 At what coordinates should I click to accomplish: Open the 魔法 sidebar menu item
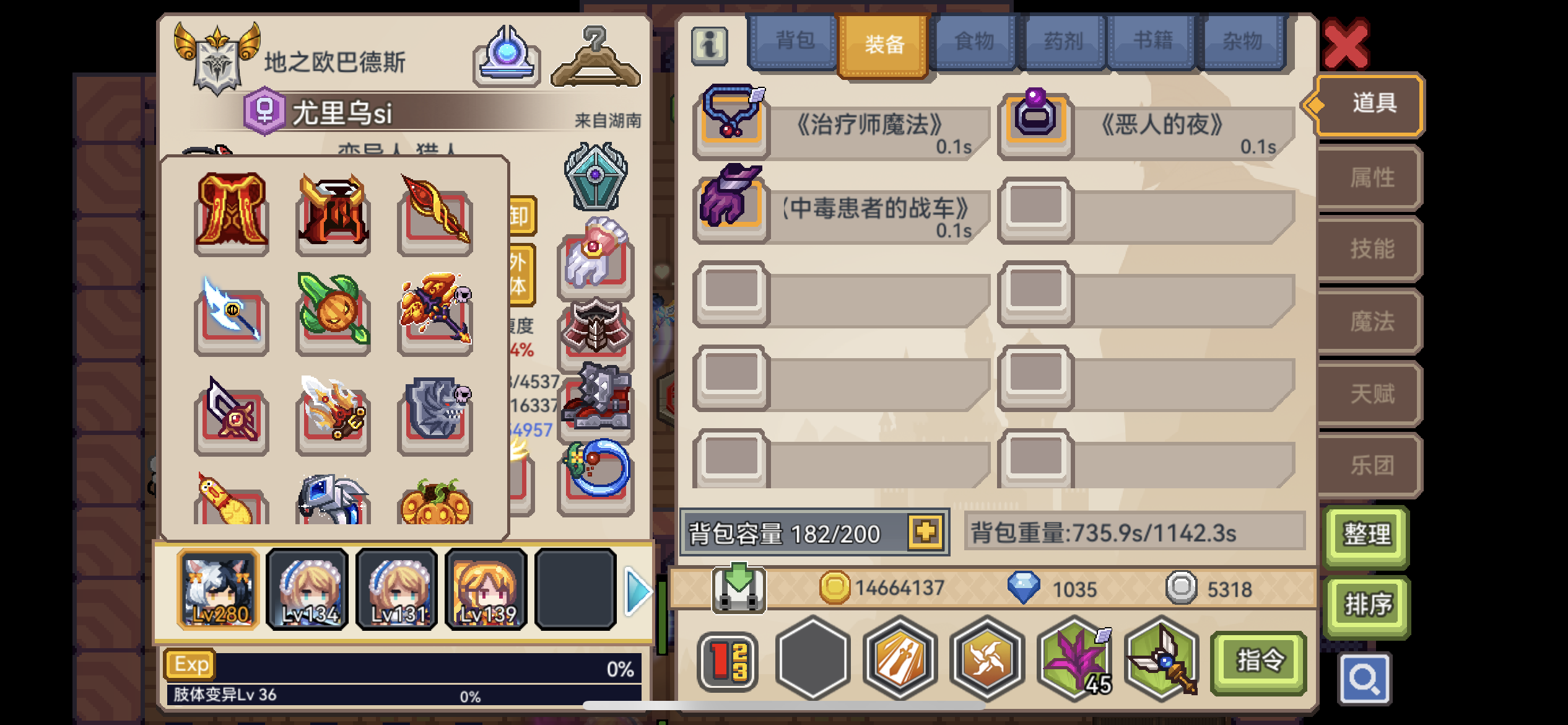pos(1373,321)
